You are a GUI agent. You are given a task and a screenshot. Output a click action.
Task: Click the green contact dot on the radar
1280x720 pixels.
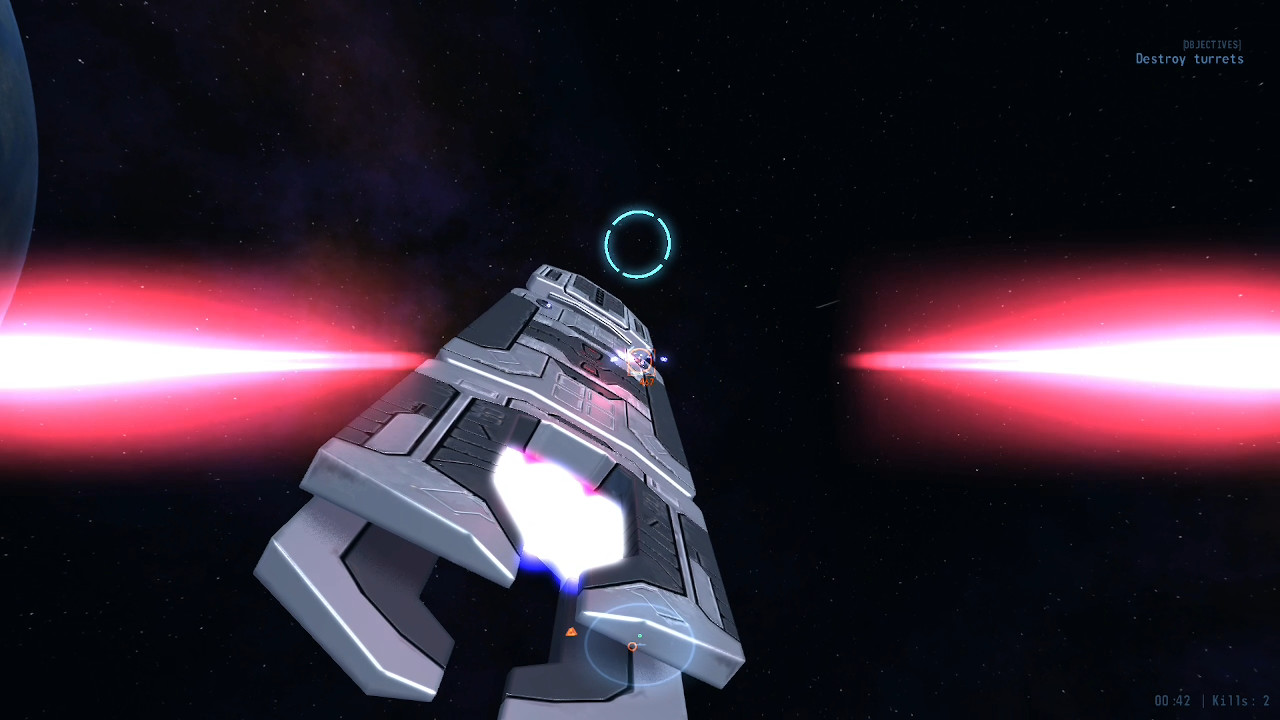click(x=640, y=635)
